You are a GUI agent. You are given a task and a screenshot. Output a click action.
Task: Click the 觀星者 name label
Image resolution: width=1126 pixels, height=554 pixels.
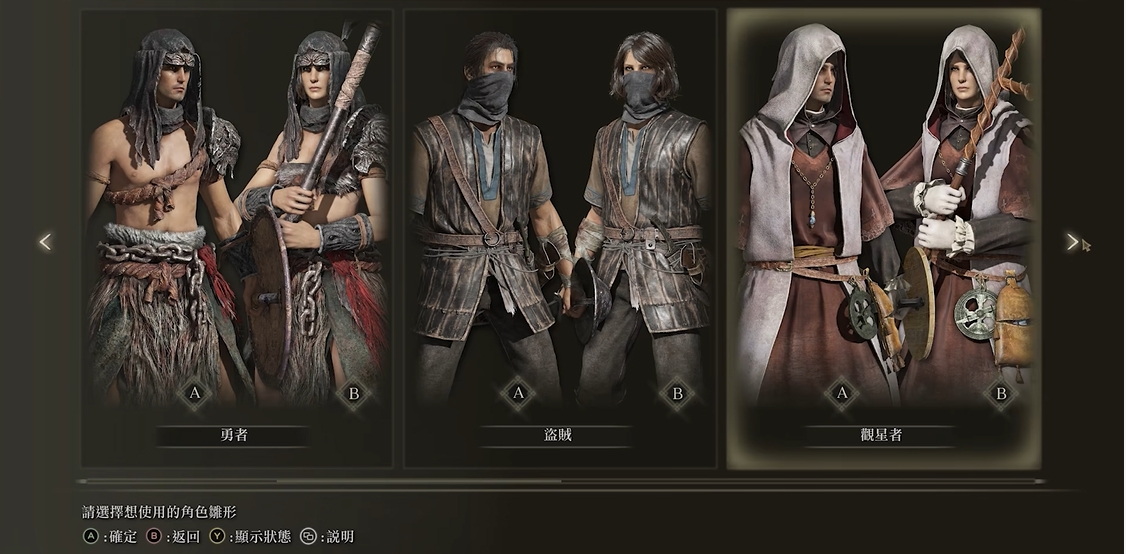coord(882,435)
